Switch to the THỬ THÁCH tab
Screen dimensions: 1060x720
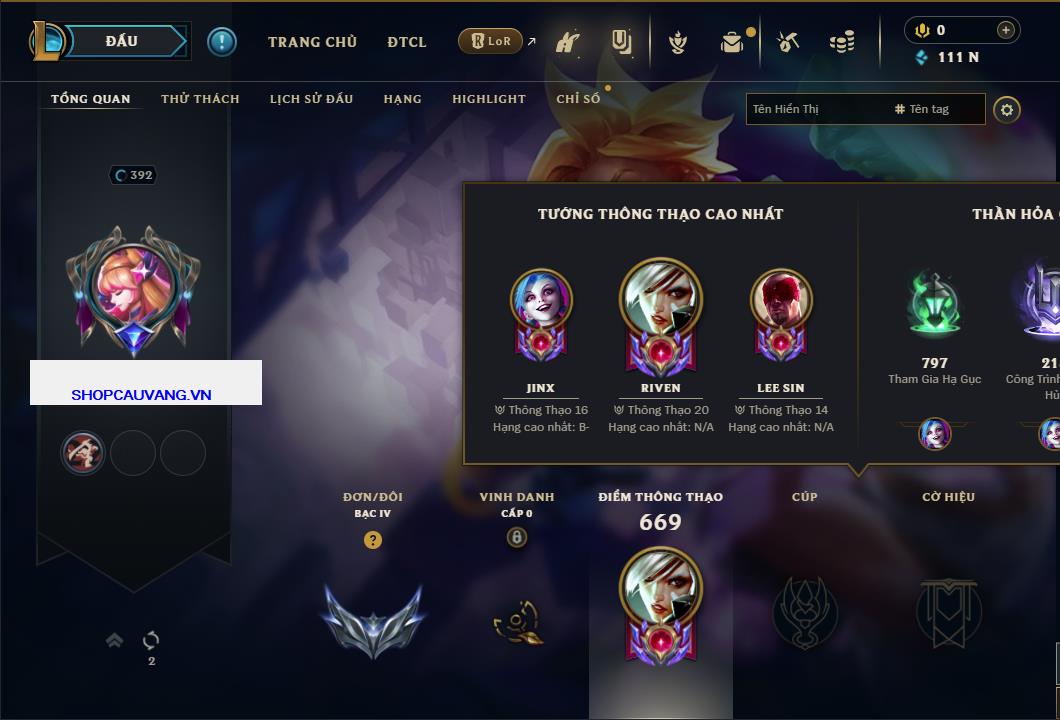(x=200, y=99)
